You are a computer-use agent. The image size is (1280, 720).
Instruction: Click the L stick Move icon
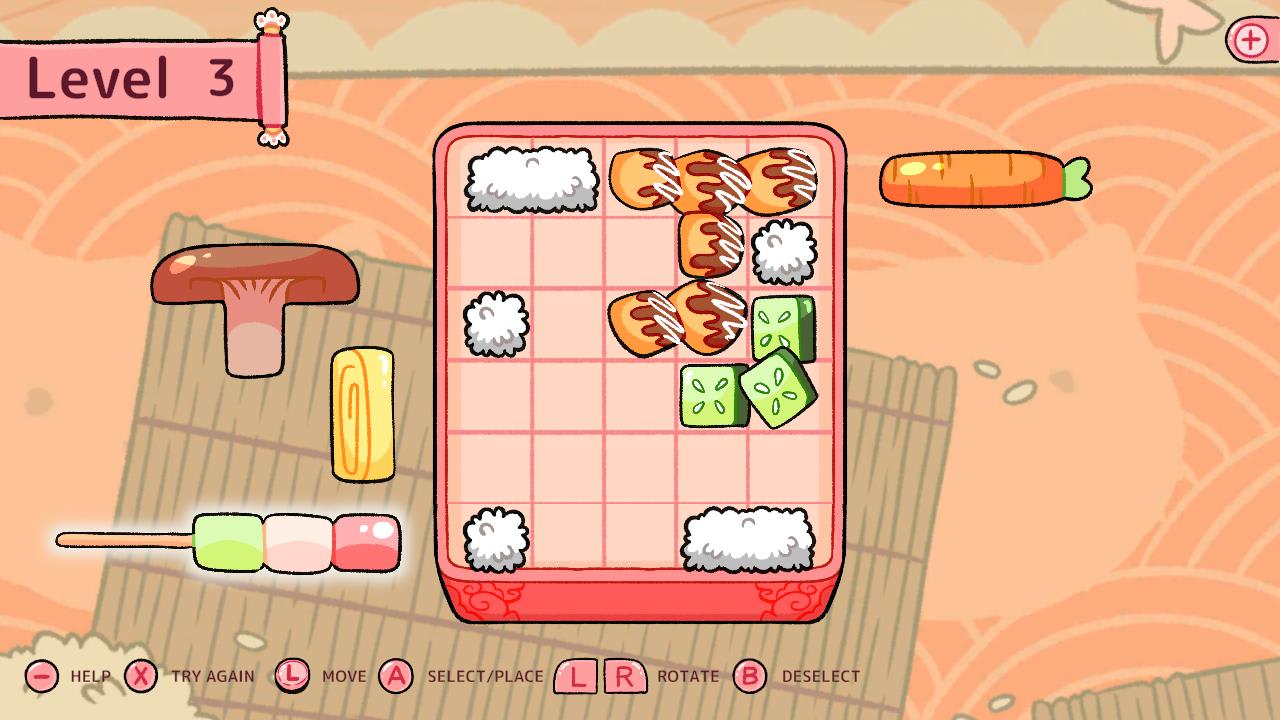point(293,676)
